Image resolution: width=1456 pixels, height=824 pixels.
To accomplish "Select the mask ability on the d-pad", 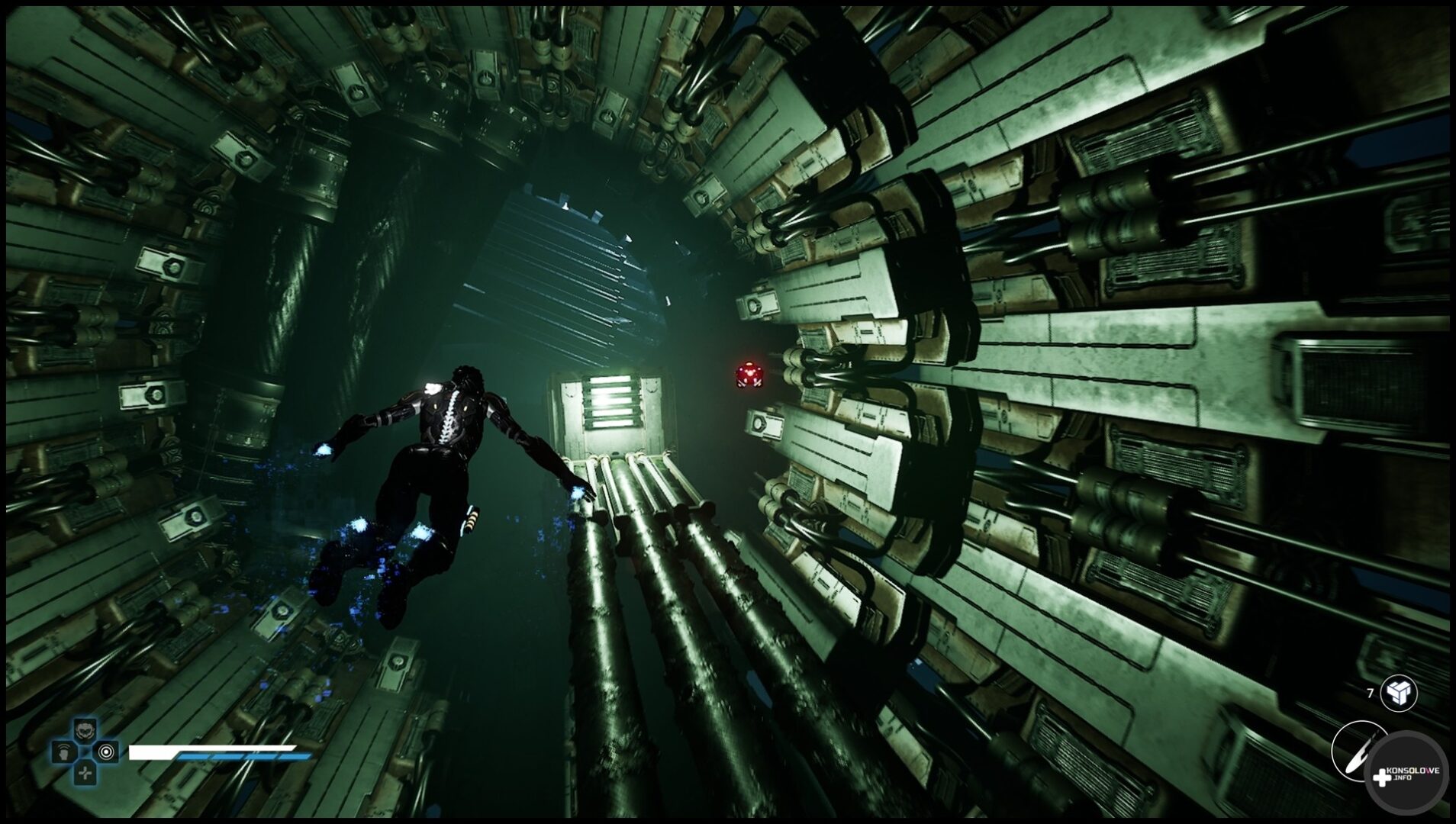I will 85,731.
